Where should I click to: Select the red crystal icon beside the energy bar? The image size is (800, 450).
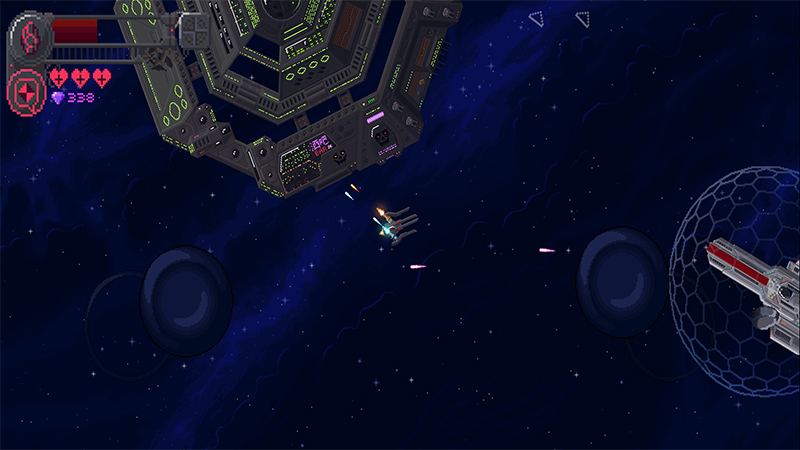pyautogui.click(x=29, y=37)
